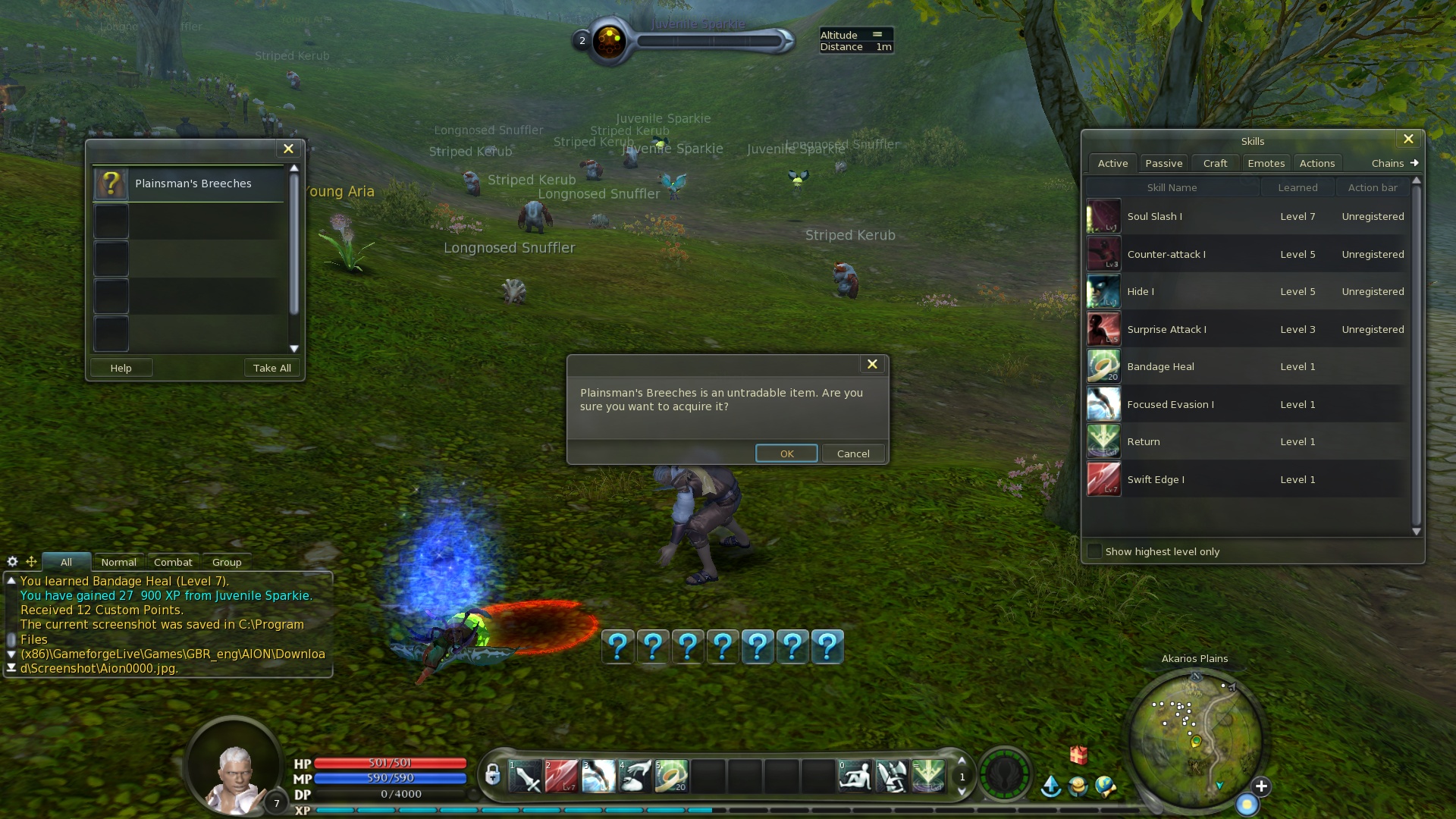Screen dimensions: 1456x819
Task: Close the loot window
Action: click(x=288, y=149)
